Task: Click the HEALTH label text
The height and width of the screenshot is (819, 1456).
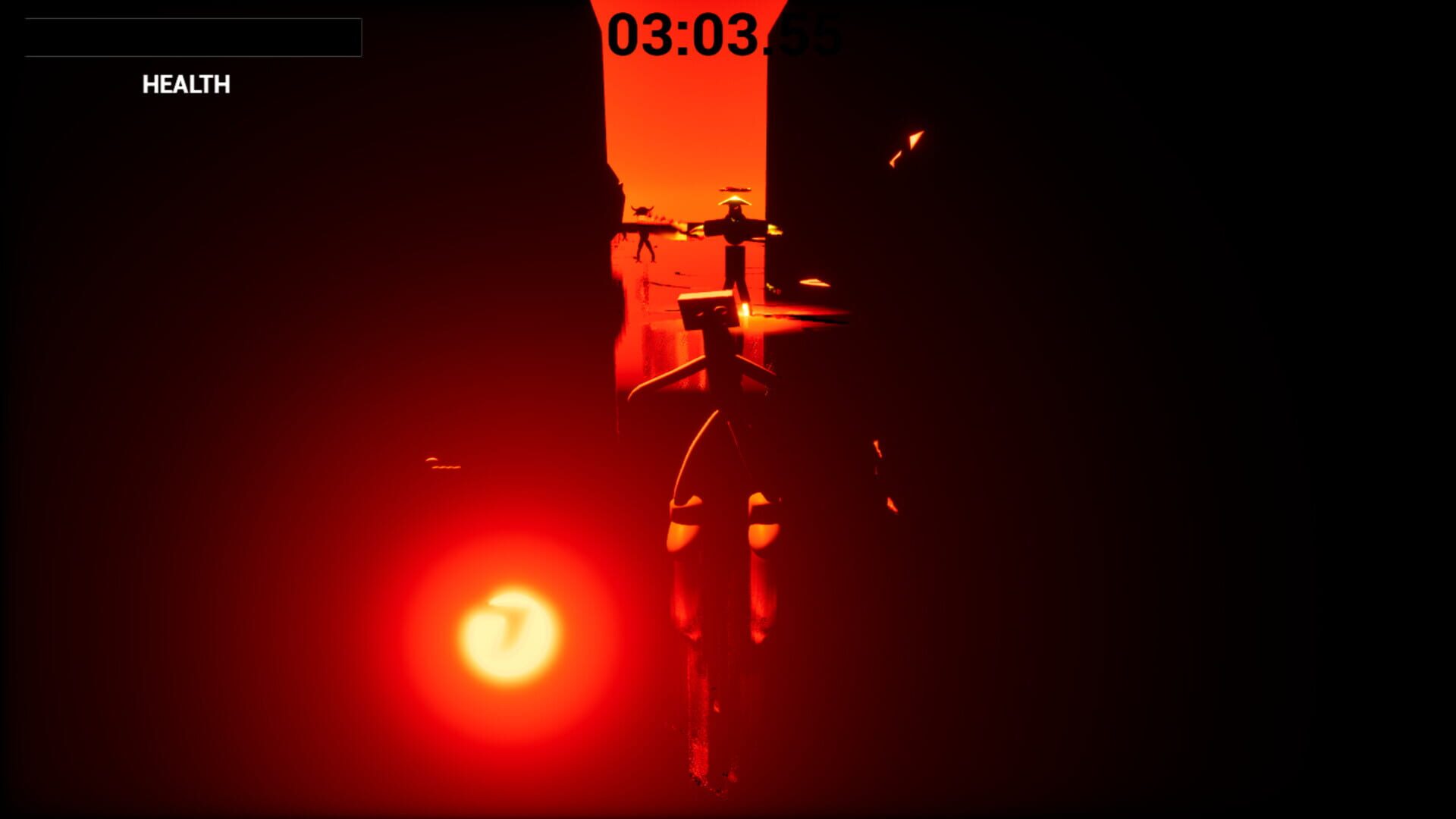Action: click(184, 85)
